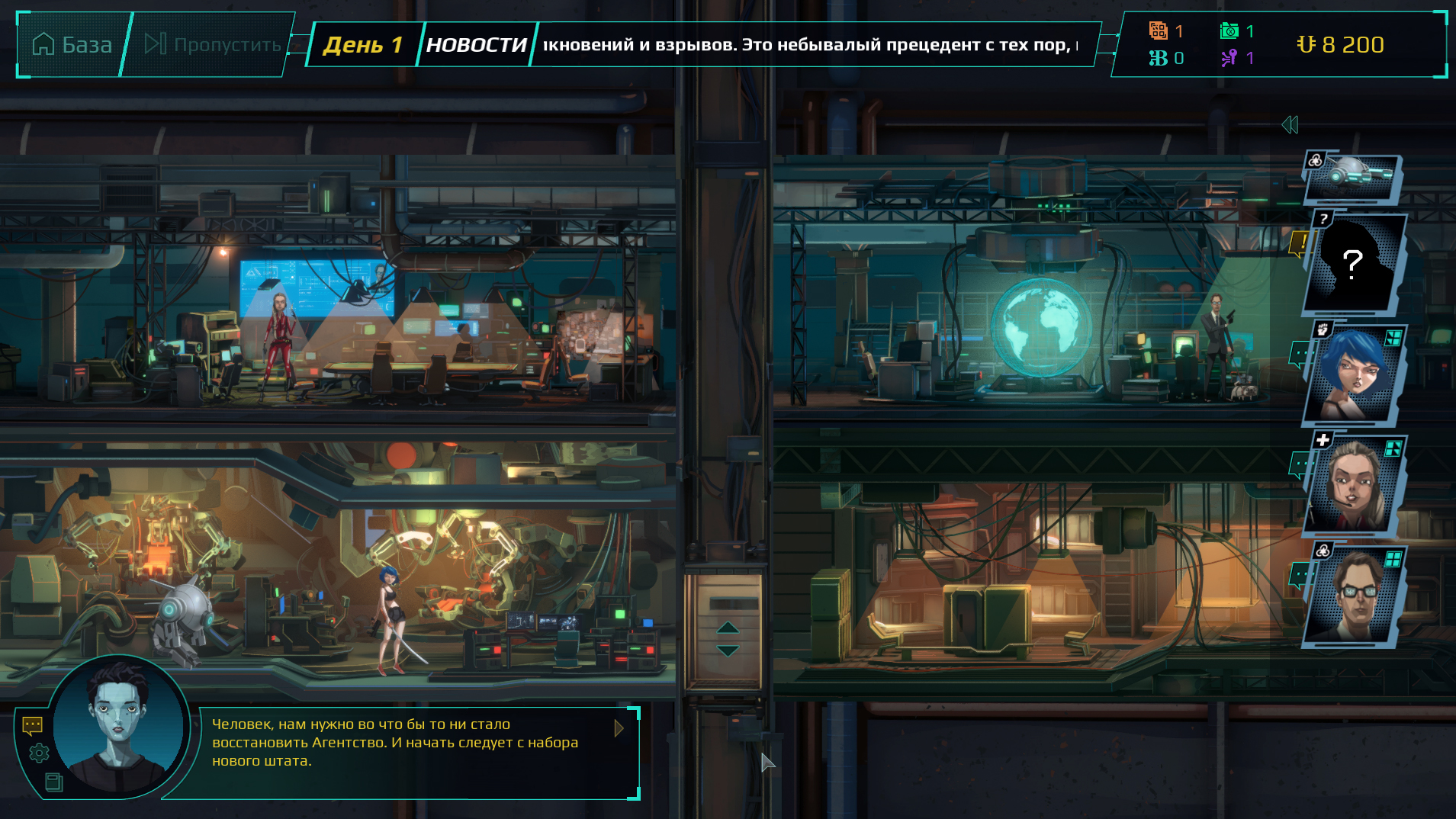Open chat bubble beside headset woman
Viewport: 1456px width, 819px height.
1299,464
